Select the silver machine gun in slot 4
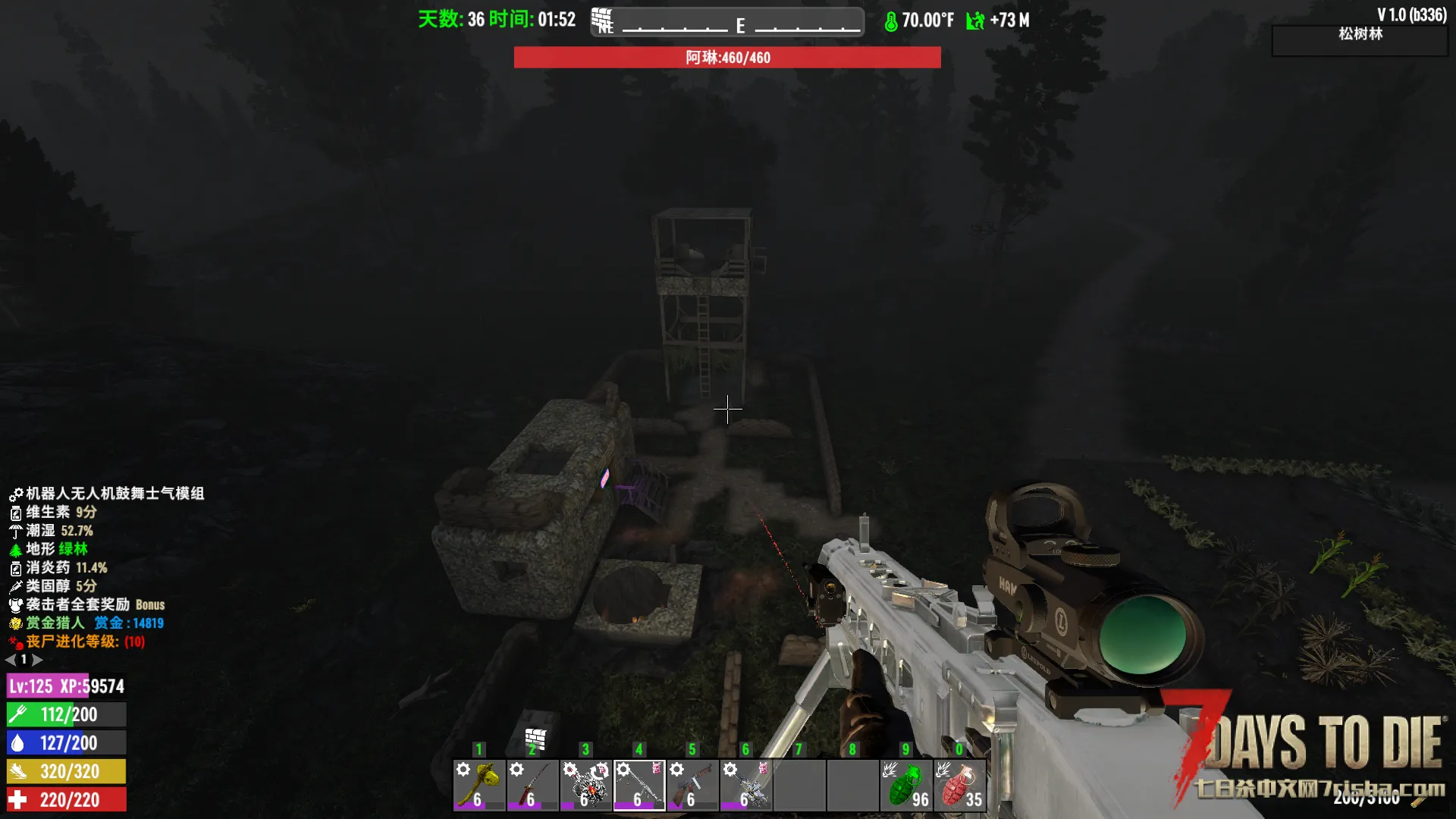The image size is (1456, 819). (639, 785)
